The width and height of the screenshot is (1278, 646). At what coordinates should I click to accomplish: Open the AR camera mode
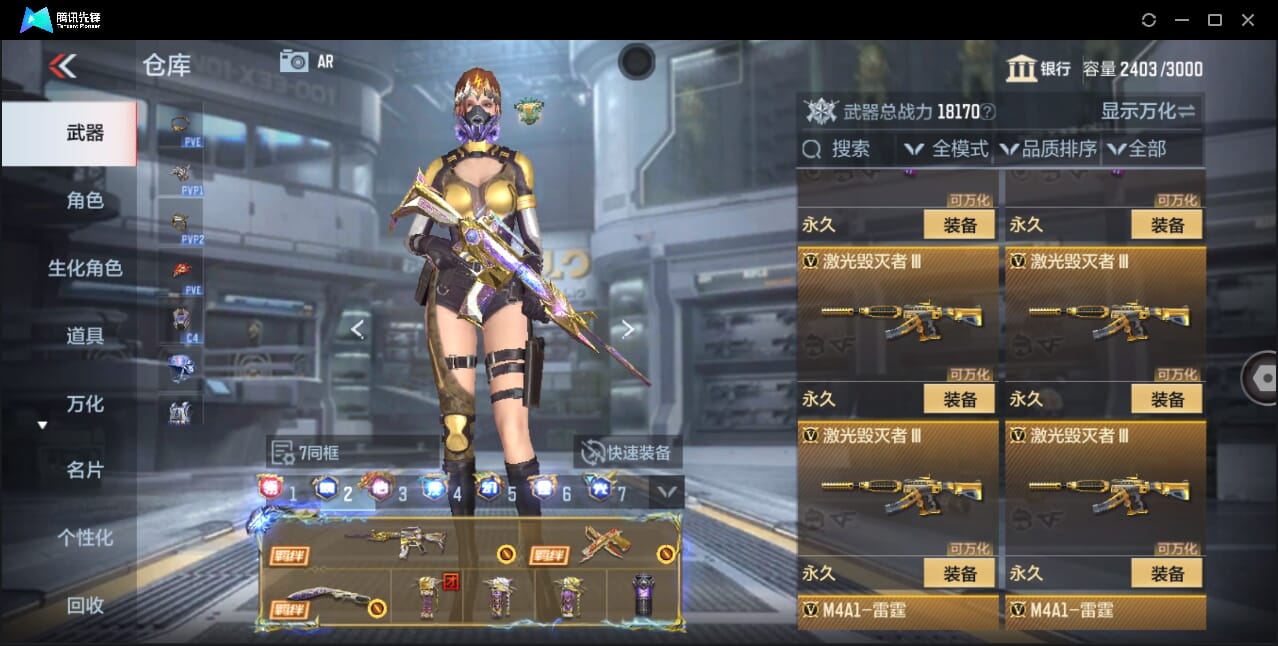pos(307,61)
